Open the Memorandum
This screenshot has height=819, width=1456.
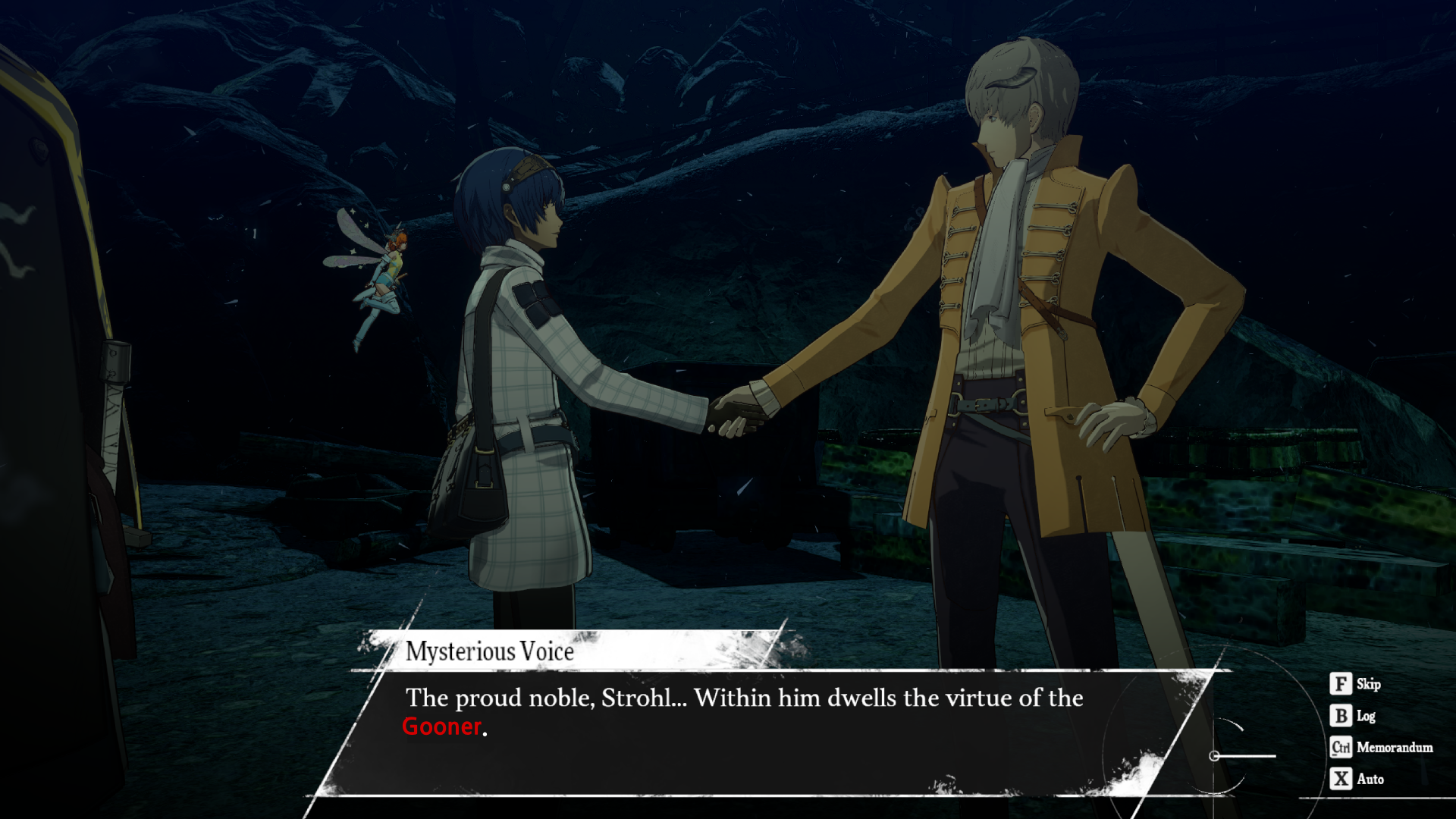1382,748
